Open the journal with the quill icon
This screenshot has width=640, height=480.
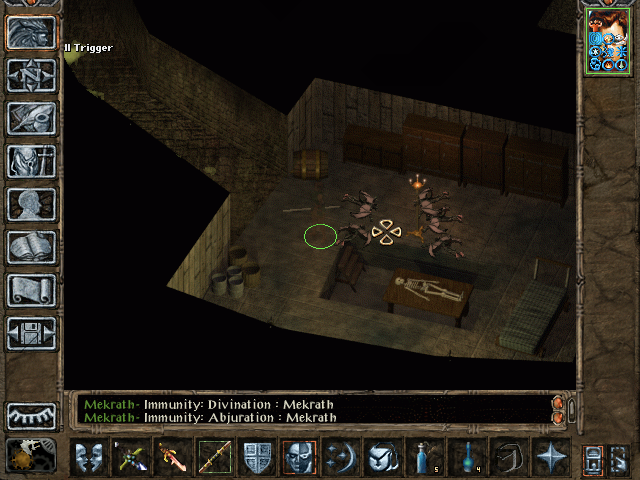tap(31, 118)
